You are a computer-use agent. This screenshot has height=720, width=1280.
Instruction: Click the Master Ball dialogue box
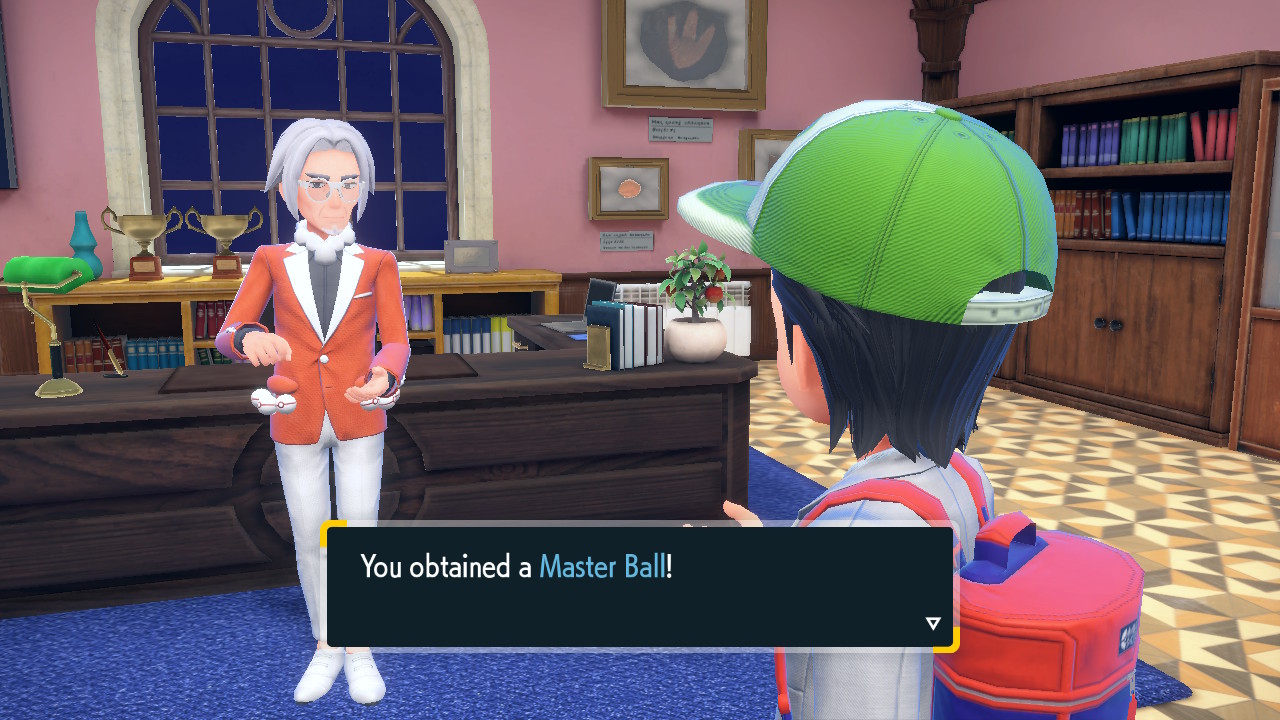pyautogui.click(x=640, y=586)
